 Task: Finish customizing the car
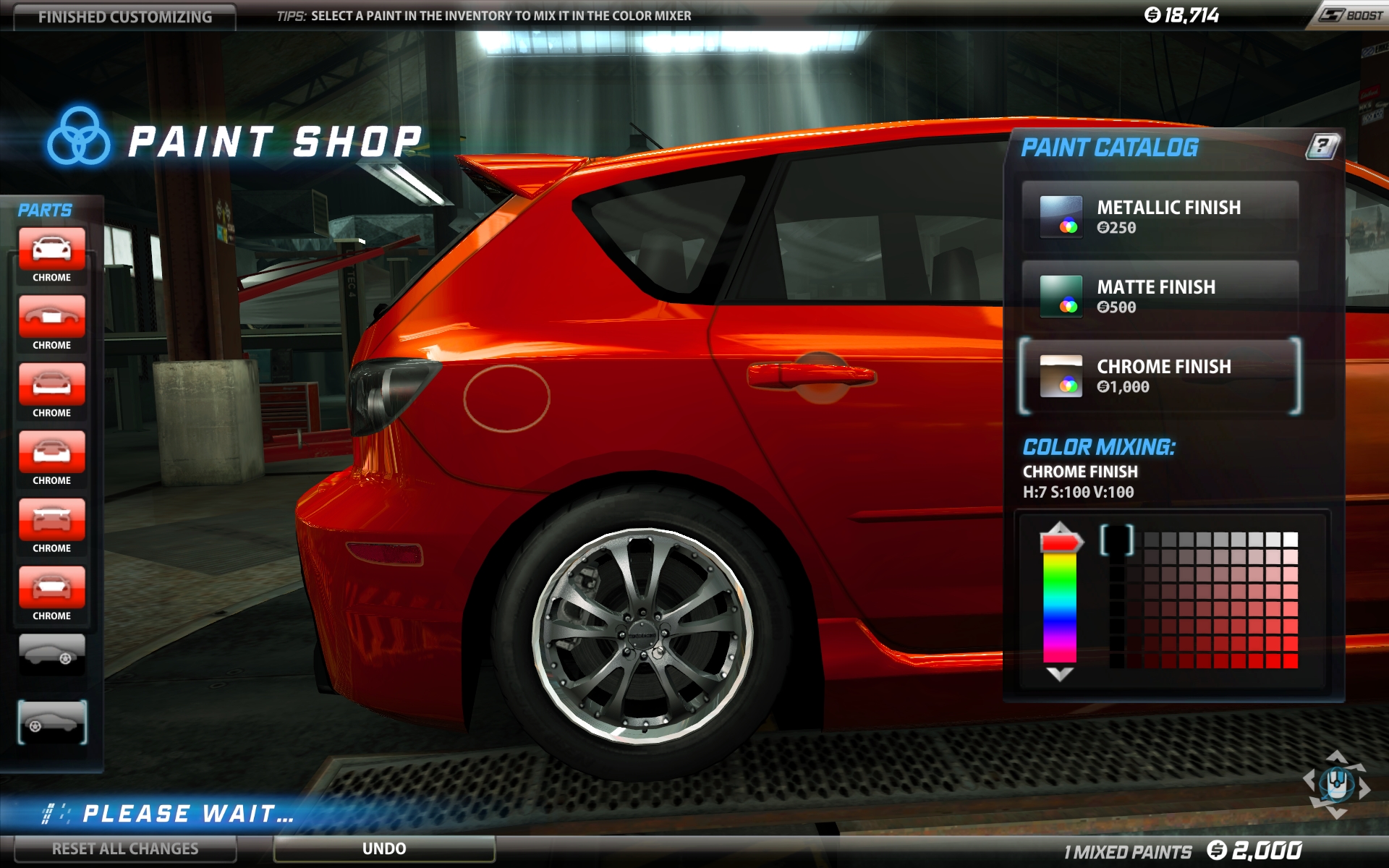tap(124, 17)
